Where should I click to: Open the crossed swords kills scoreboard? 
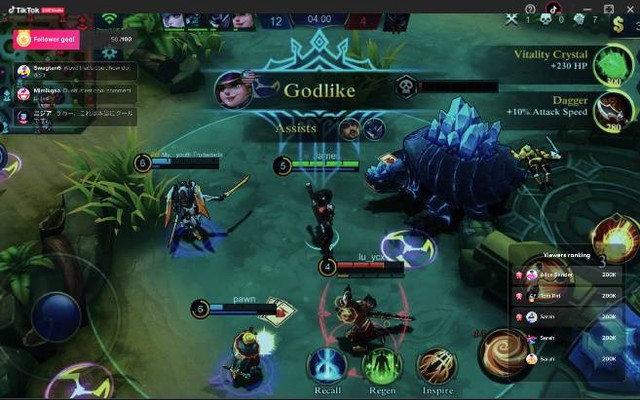[x=512, y=19]
